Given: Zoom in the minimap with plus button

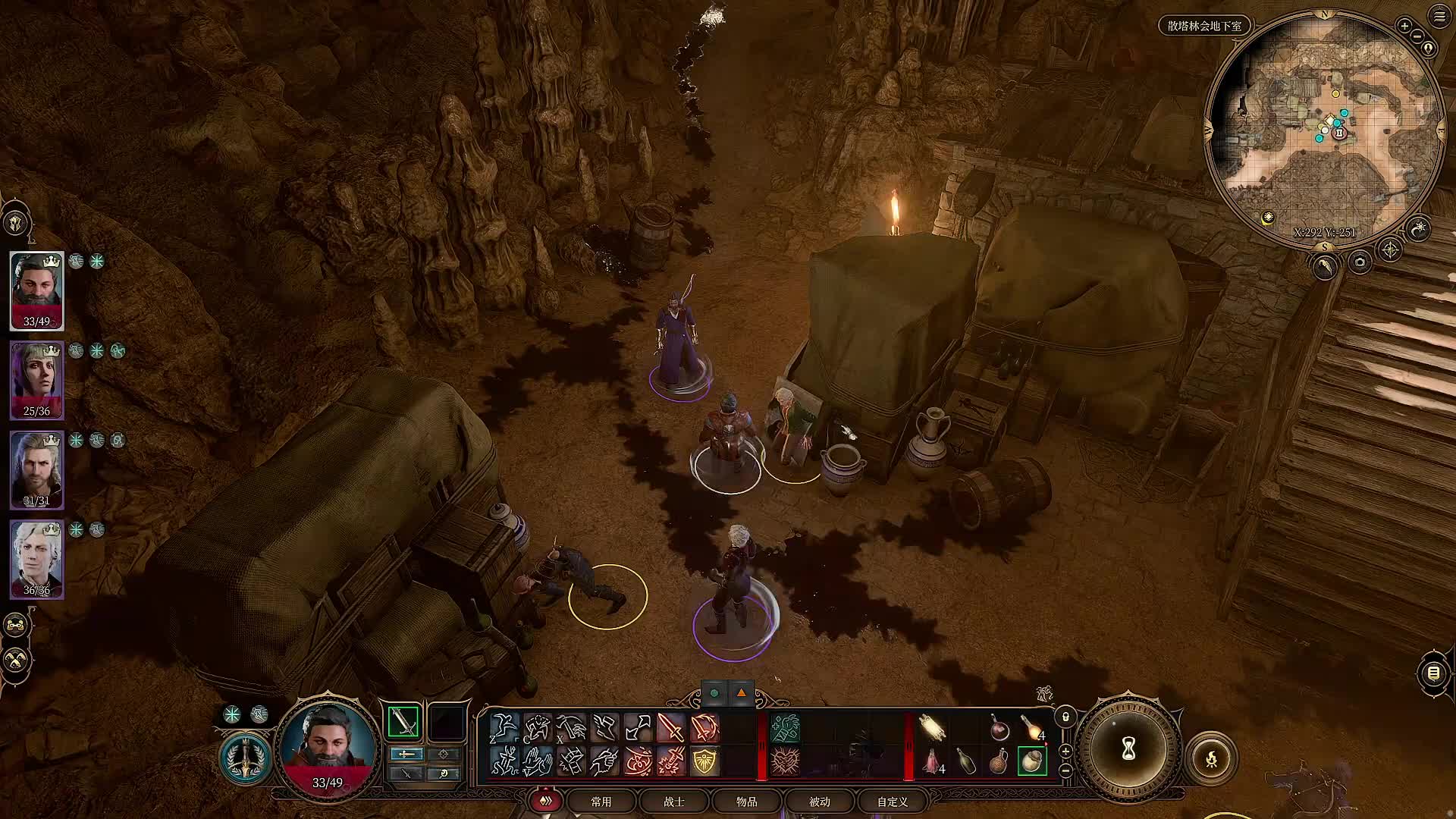Looking at the screenshot, I should pos(1404,26).
